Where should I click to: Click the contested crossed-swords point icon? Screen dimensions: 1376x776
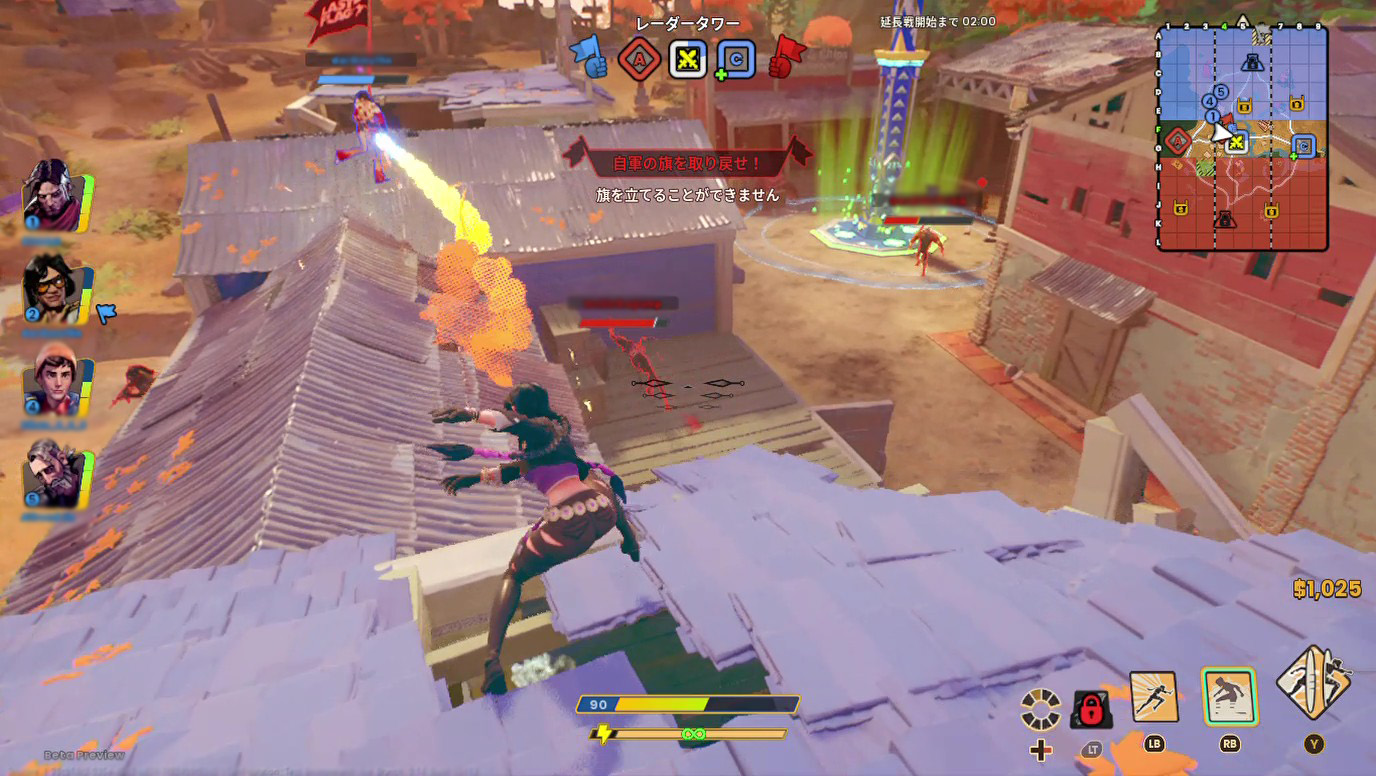[x=687, y=60]
